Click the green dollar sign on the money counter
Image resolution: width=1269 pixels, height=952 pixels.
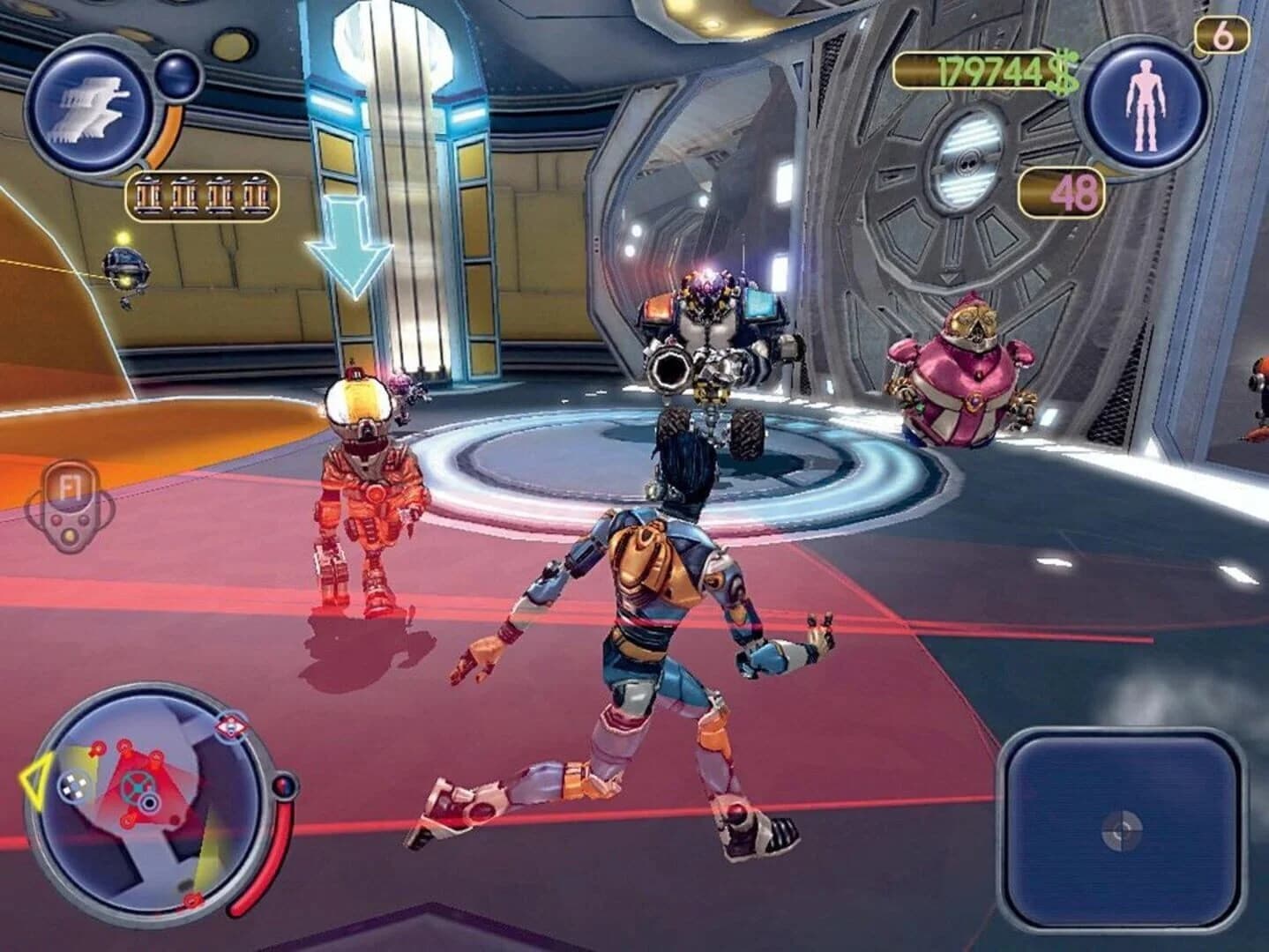pyautogui.click(x=1062, y=69)
